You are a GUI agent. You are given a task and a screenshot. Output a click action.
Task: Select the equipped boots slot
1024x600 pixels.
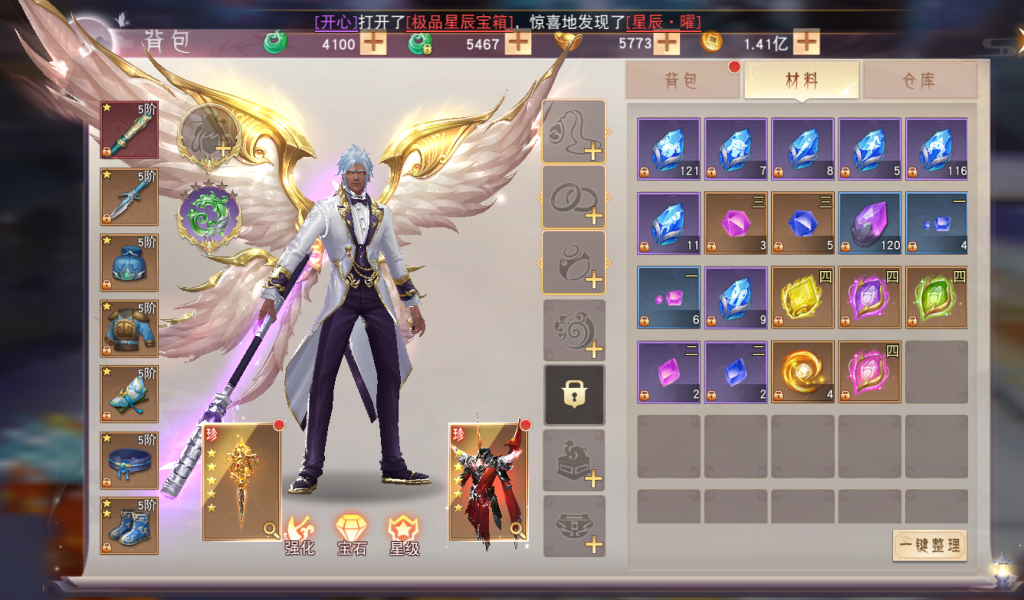tap(129, 525)
